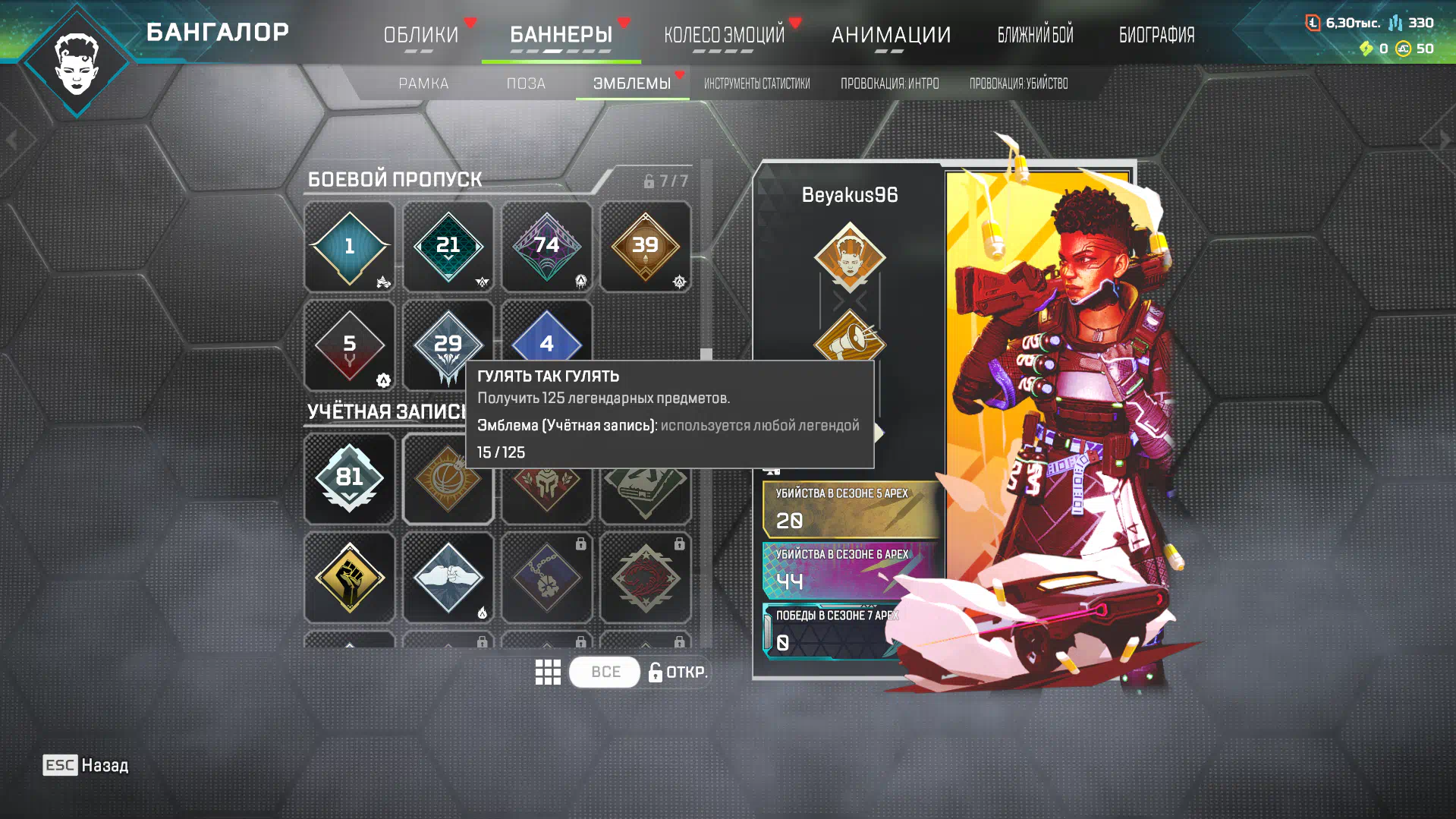The image size is (1456, 819).
Task: Open the КОЛЕСО ЭМОЦИЙ tab
Action: [x=724, y=35]
